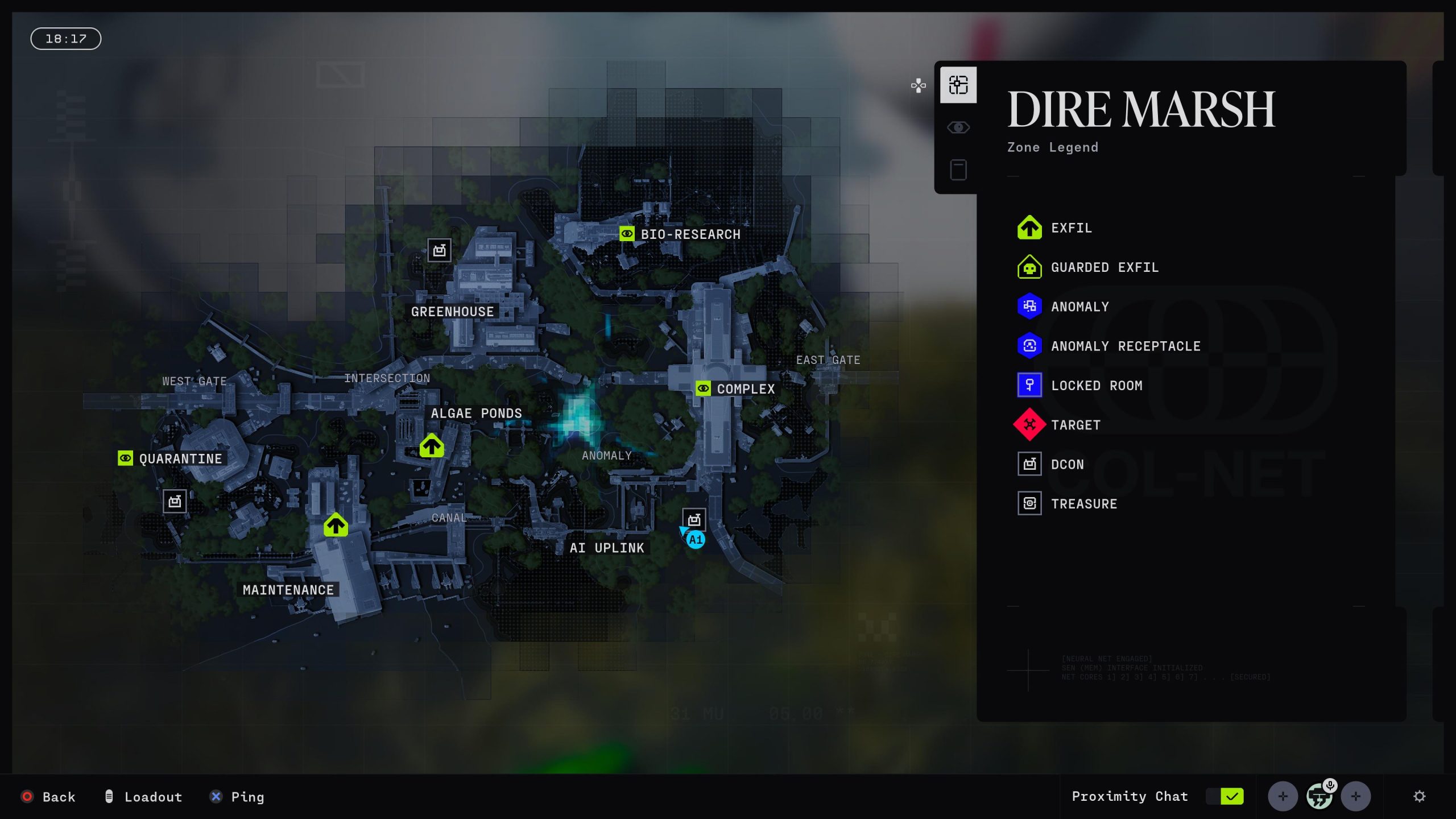The width and height of the screenshot is (1456, 819).
Task: Click the red Target legend icon
Action: point(1029,425)
